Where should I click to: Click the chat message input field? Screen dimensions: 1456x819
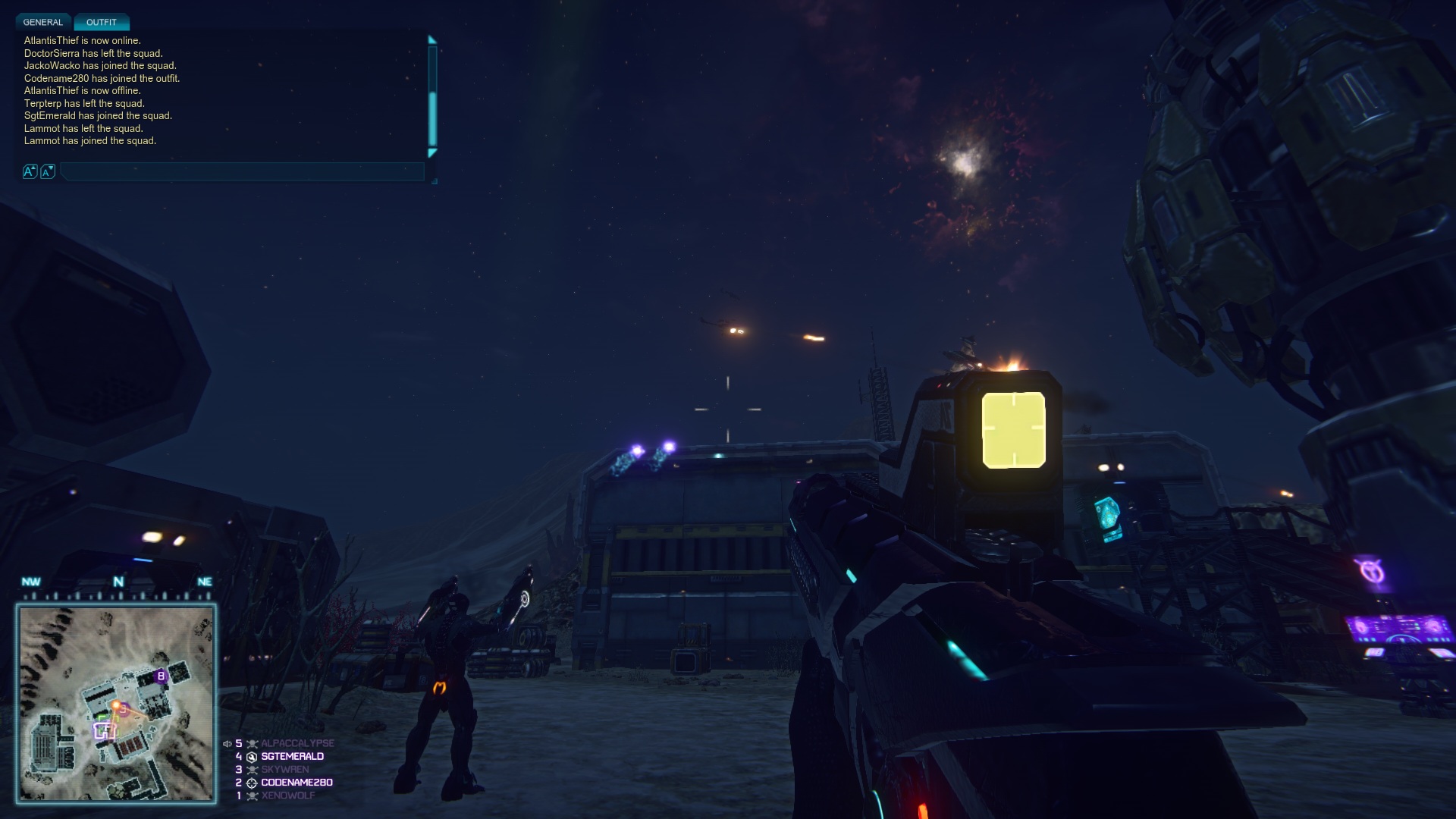click(241, 172)
